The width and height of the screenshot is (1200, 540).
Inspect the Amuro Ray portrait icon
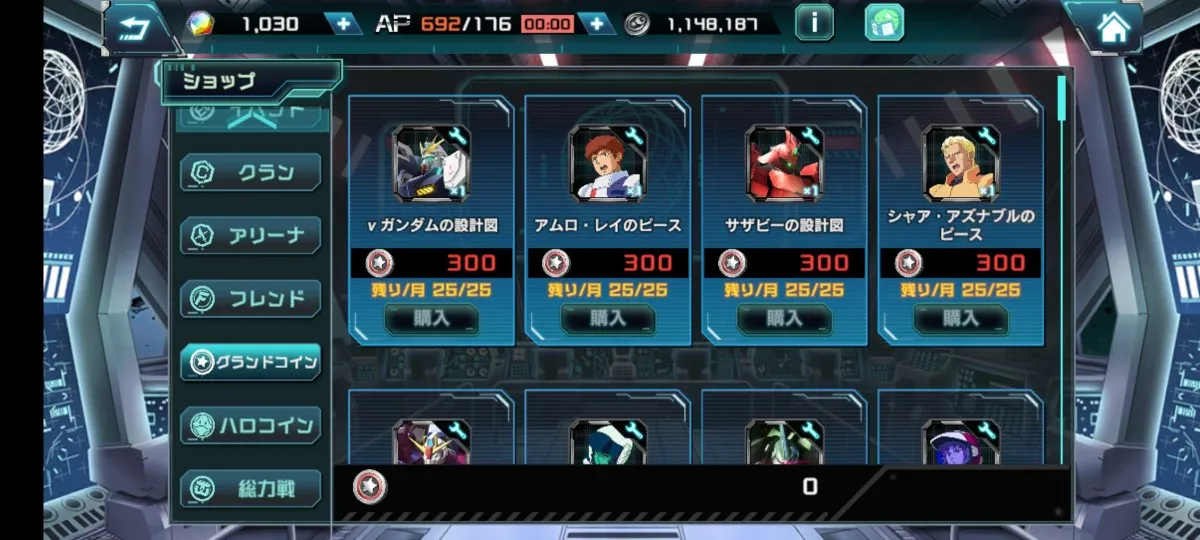608,163
